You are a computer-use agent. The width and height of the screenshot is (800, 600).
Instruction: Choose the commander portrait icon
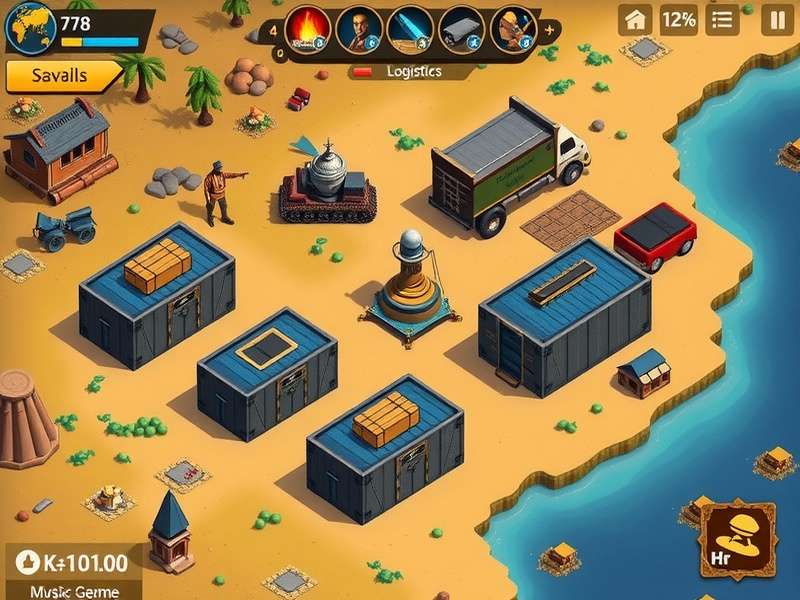point(359,29)
